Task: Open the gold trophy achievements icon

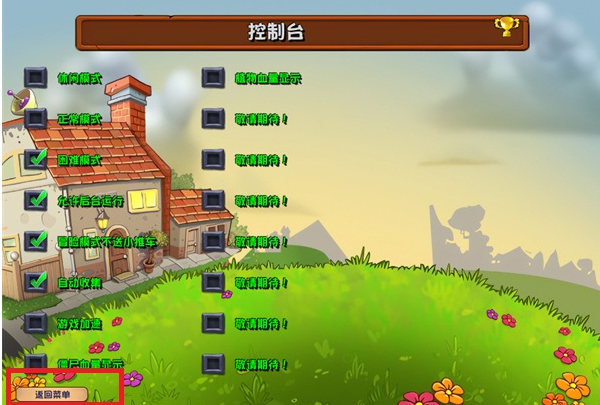Action: (506, 27)
